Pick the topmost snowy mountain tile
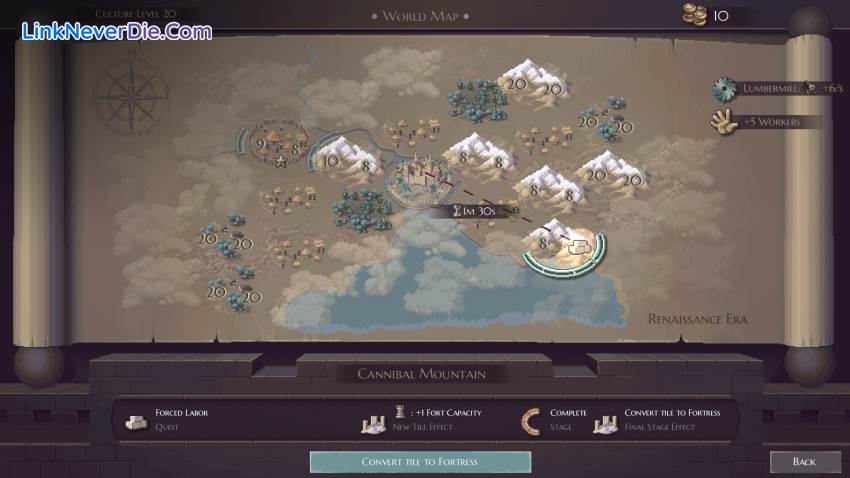850x478 pixels. 534,82
